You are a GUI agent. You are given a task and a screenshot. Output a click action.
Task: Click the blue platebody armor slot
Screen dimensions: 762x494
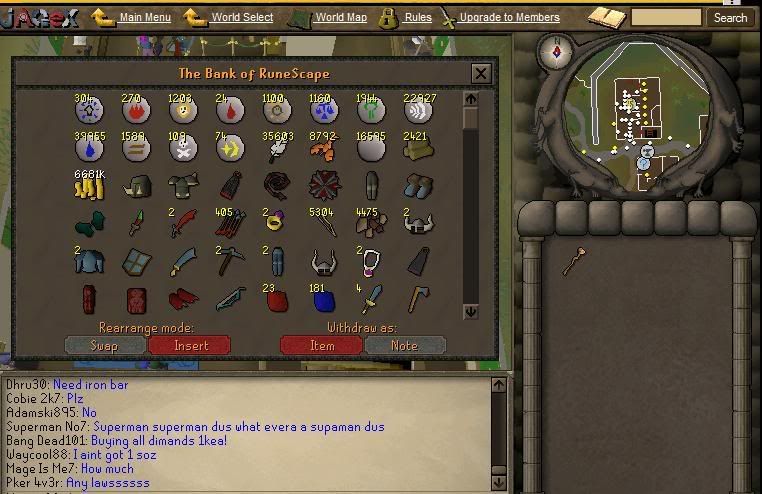point(90,261)
